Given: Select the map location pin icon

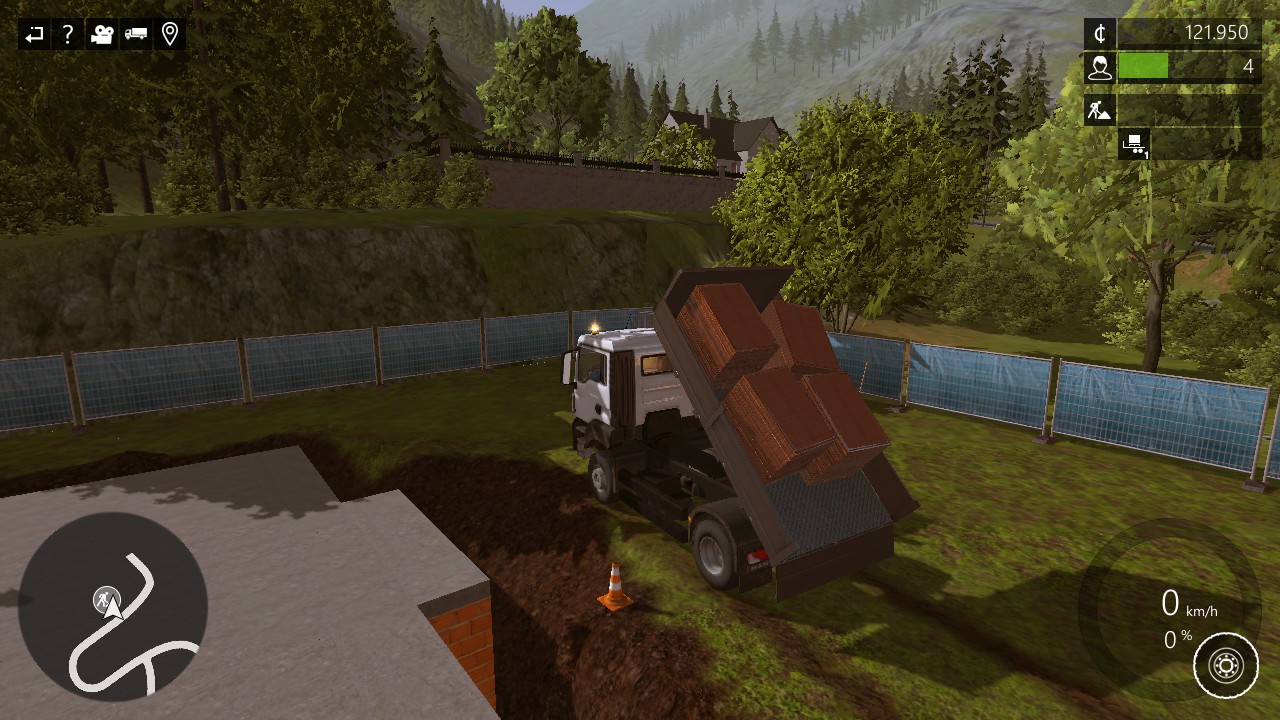Looking at the screenshot, I should point(170,35).
